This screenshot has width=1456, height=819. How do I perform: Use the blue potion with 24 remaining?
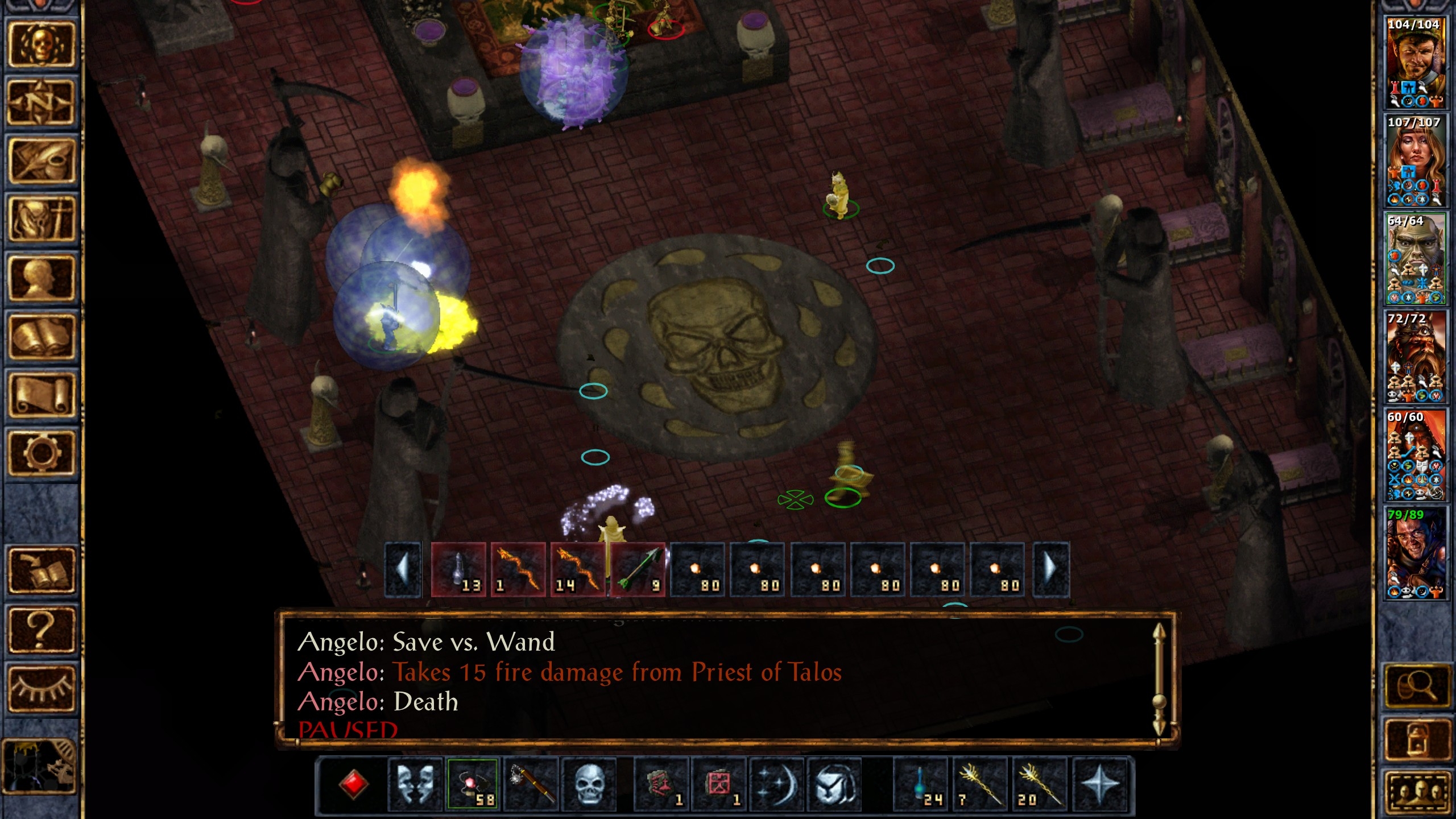point(920,785)
